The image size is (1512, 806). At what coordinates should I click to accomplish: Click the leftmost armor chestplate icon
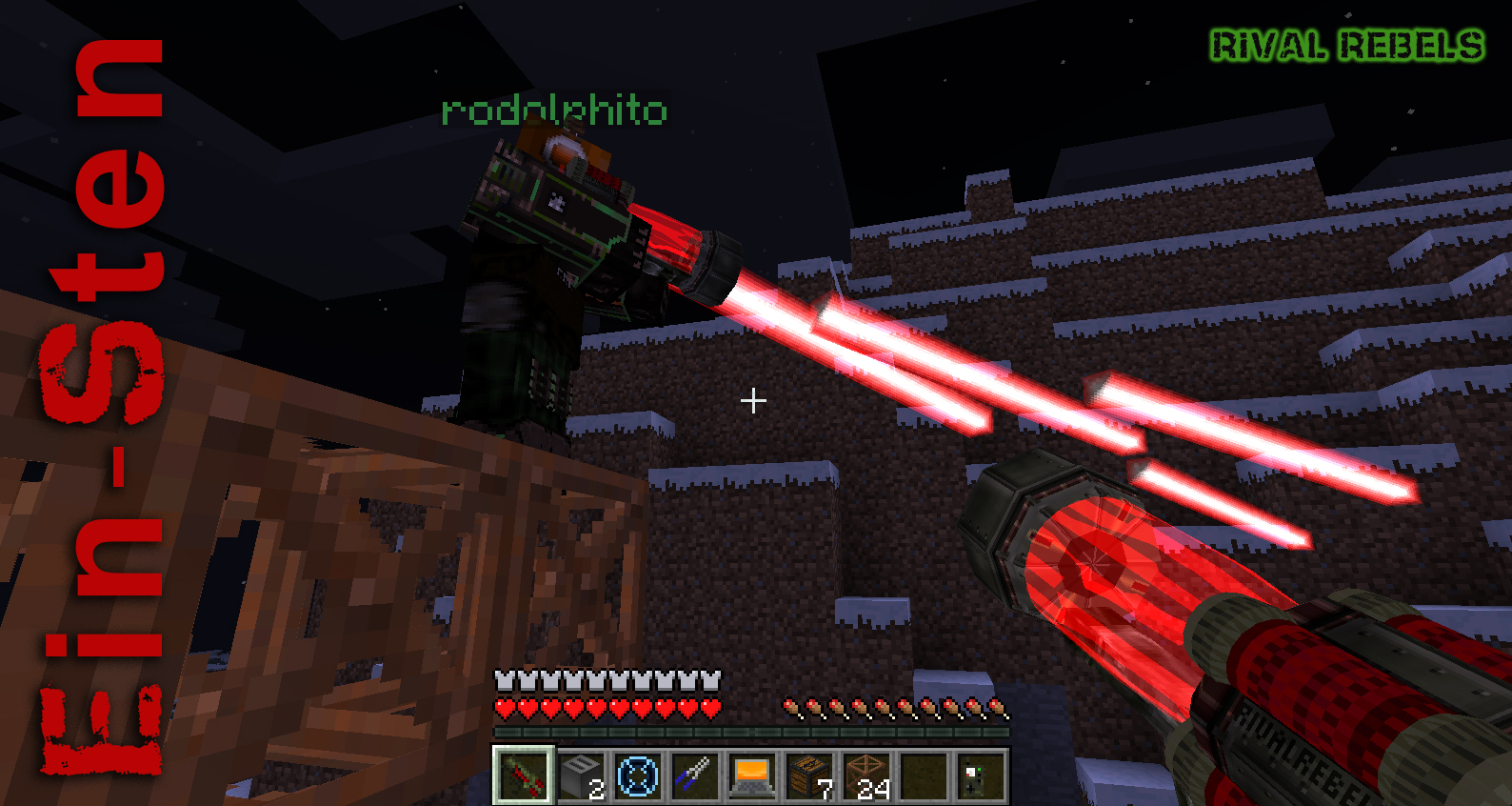coord(502,682)
